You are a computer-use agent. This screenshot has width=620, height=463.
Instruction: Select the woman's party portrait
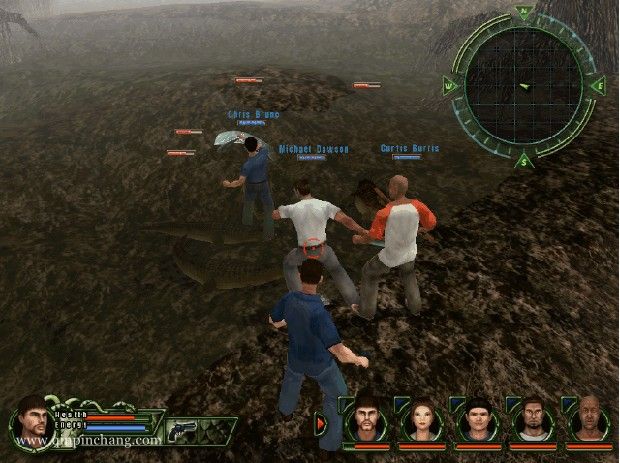tap(422, 423)
